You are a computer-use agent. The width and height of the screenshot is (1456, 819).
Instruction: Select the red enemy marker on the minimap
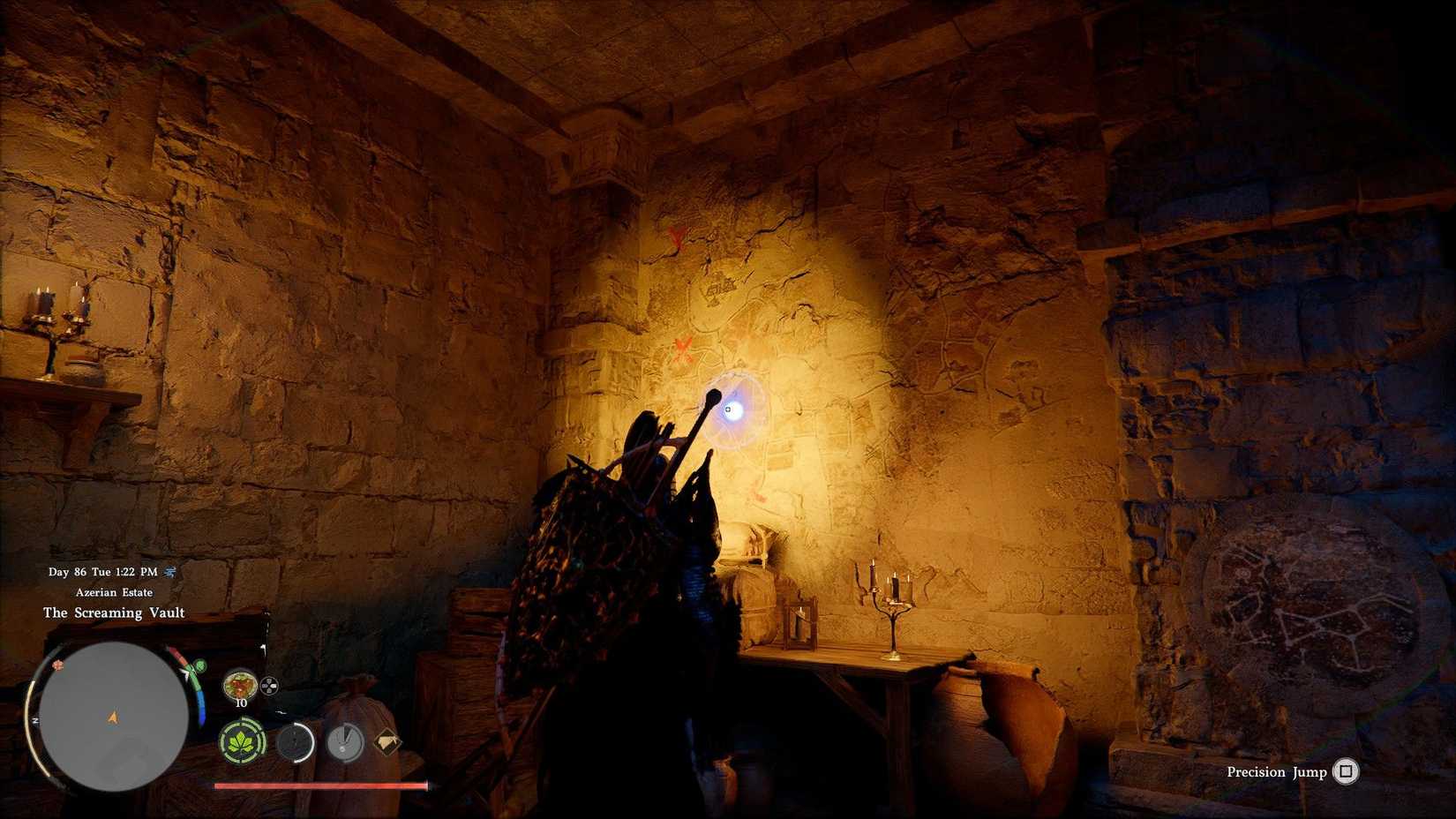tap(58, 665)
